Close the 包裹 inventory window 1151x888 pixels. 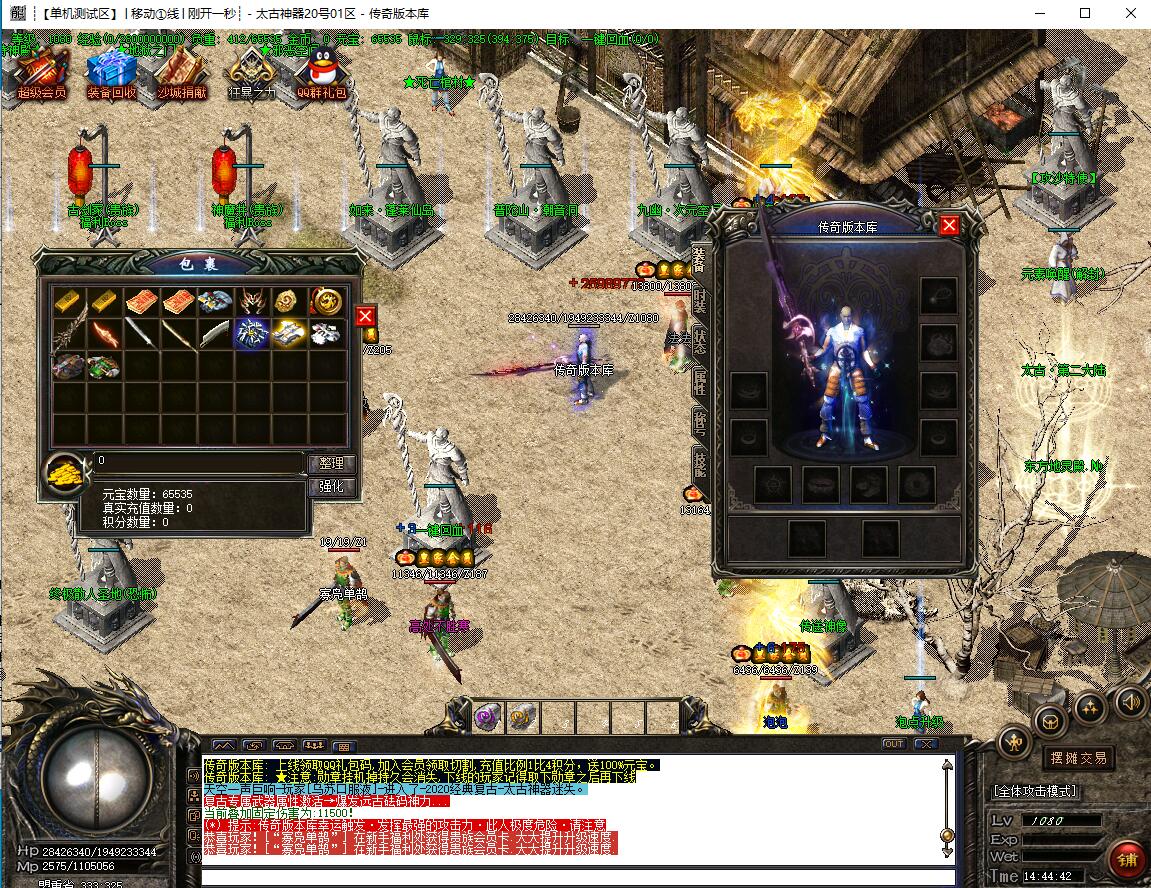click(x=366, y=316)
